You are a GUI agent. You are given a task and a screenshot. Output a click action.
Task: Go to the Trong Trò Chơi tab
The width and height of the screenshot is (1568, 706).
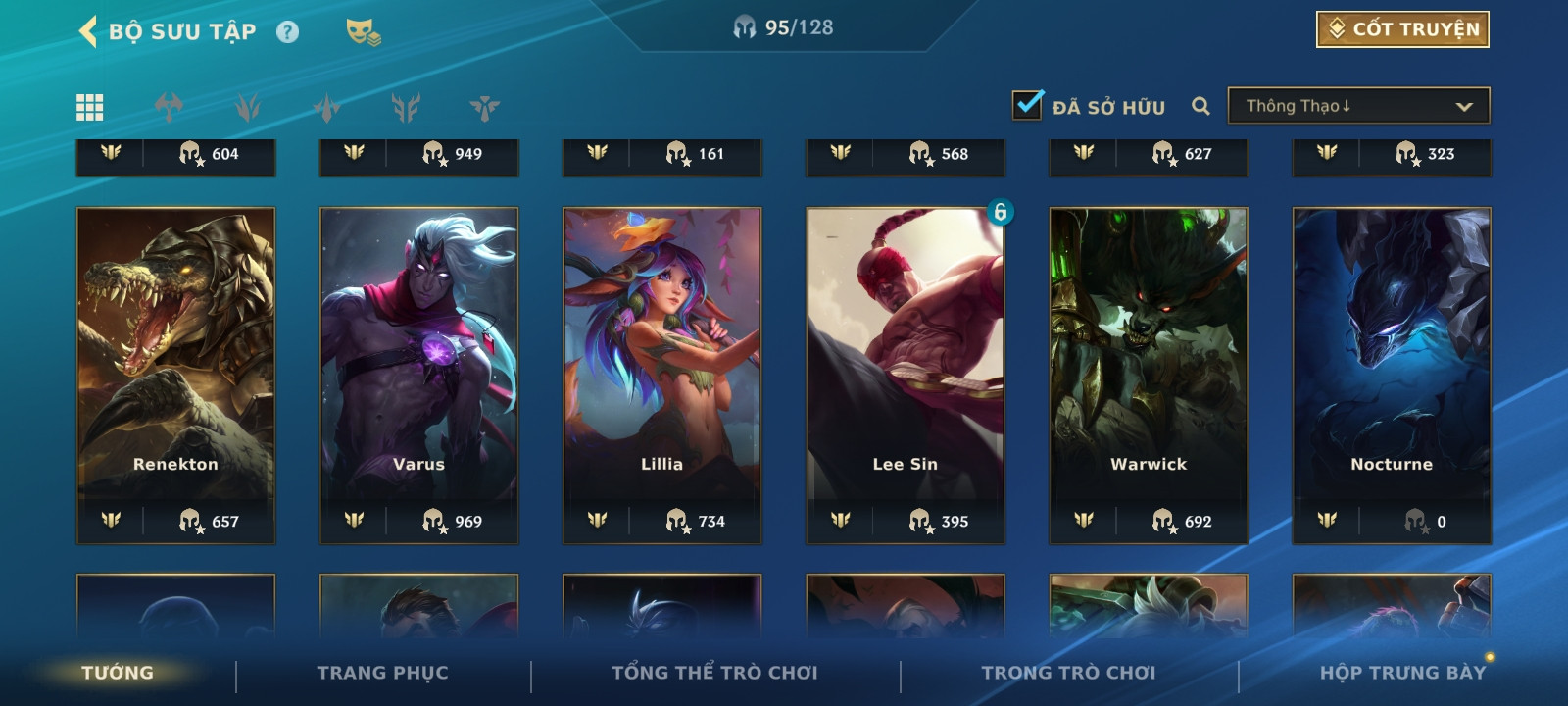[x=1068, y=673]
